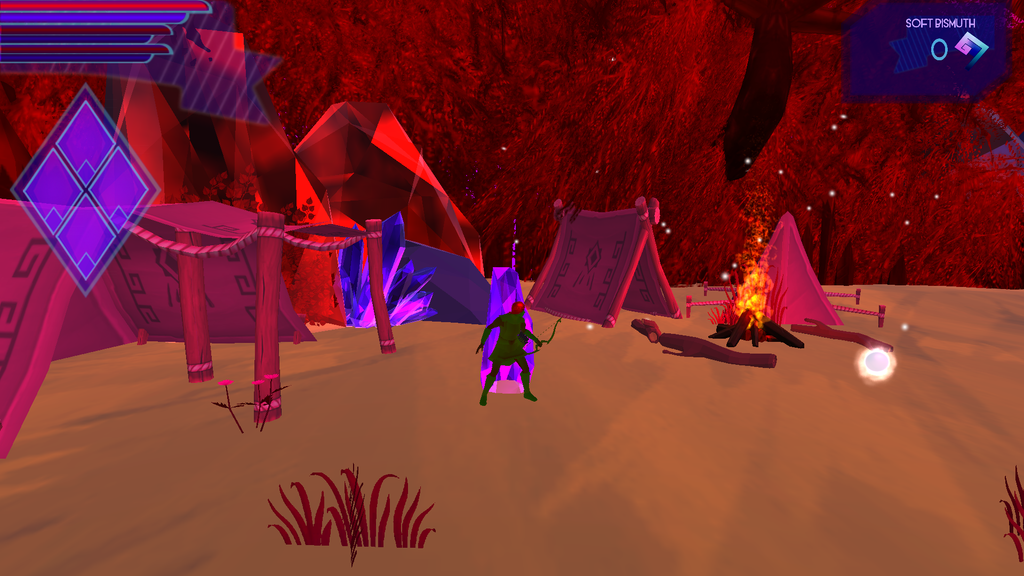This screenshot has height=576, width=1024.
Task: Select the bottom diamond ability slot
Action: (86, 234)
